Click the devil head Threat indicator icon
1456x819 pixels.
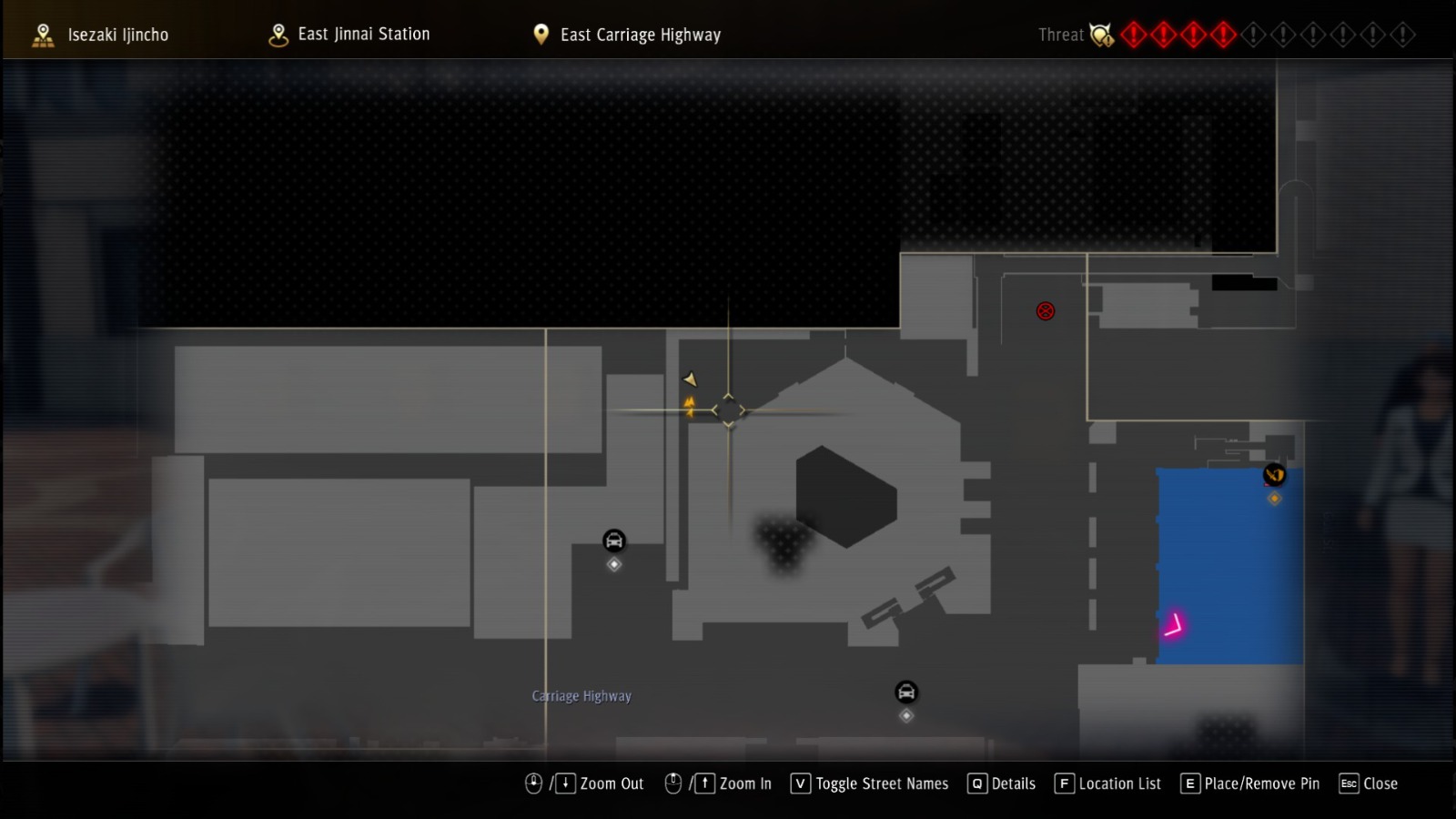[x=1101, y=35]
